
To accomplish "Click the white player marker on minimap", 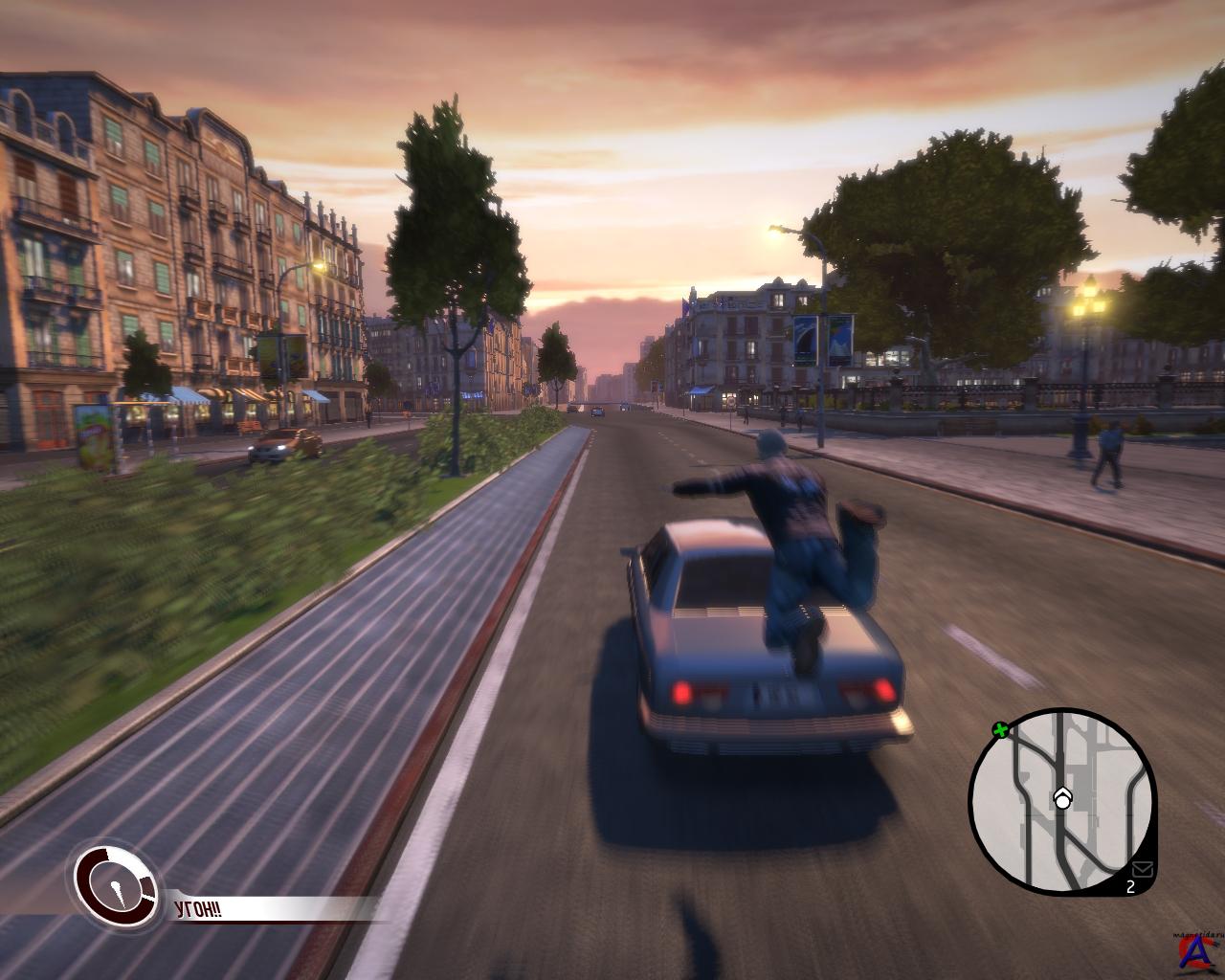I will coord(1062,798).
